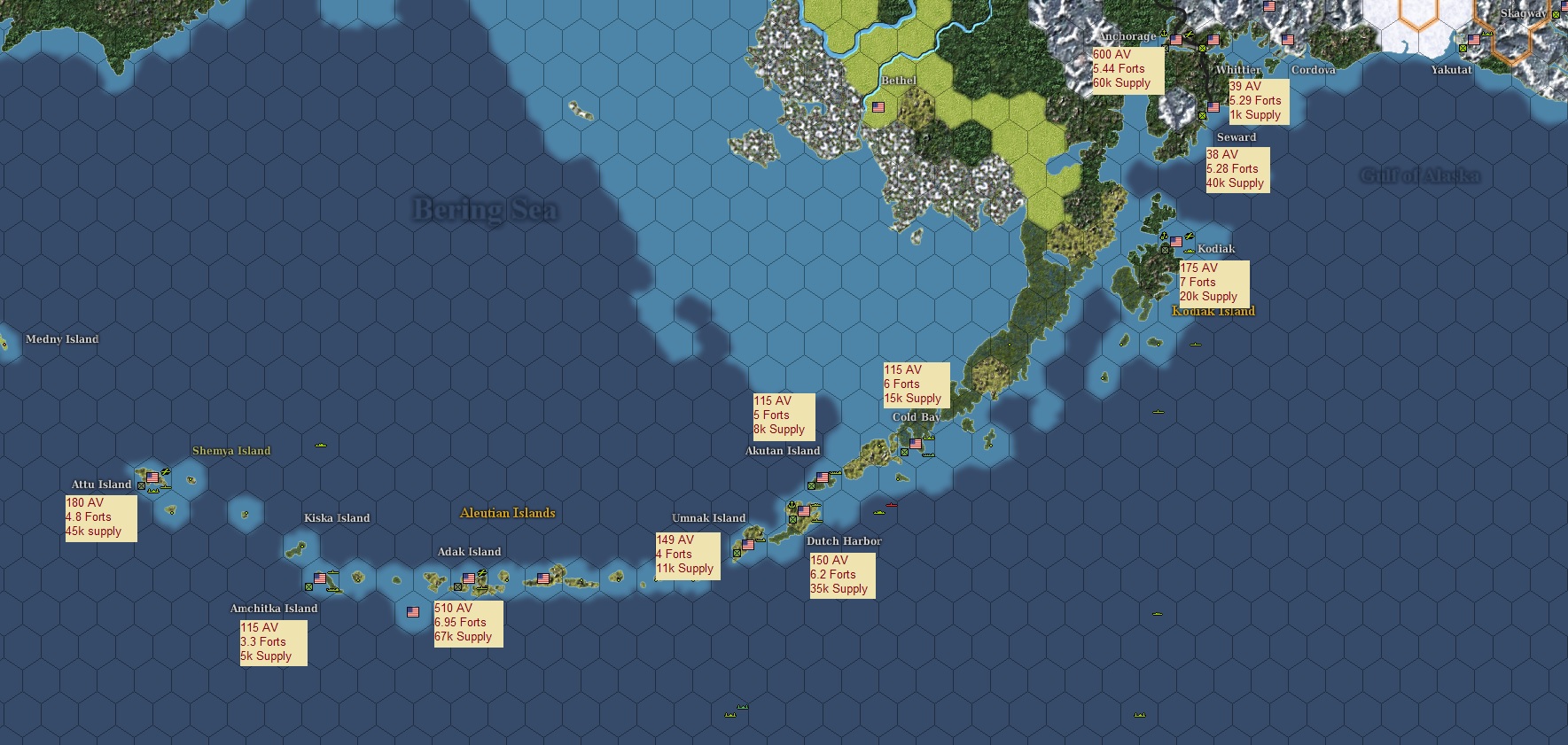Click the aircraft icon beside the Kodiak base
Image resolution: width=1568 pixels, height=745 pixels.
coord(1189,237)
